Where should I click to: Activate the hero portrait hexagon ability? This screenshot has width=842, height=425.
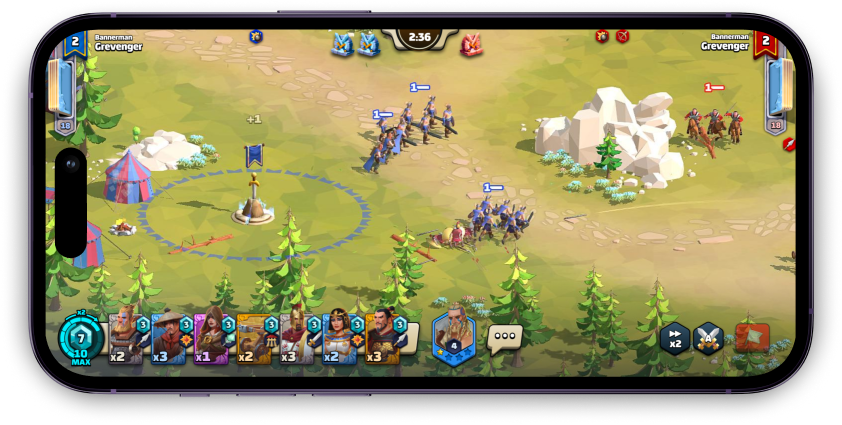[454, 334]
